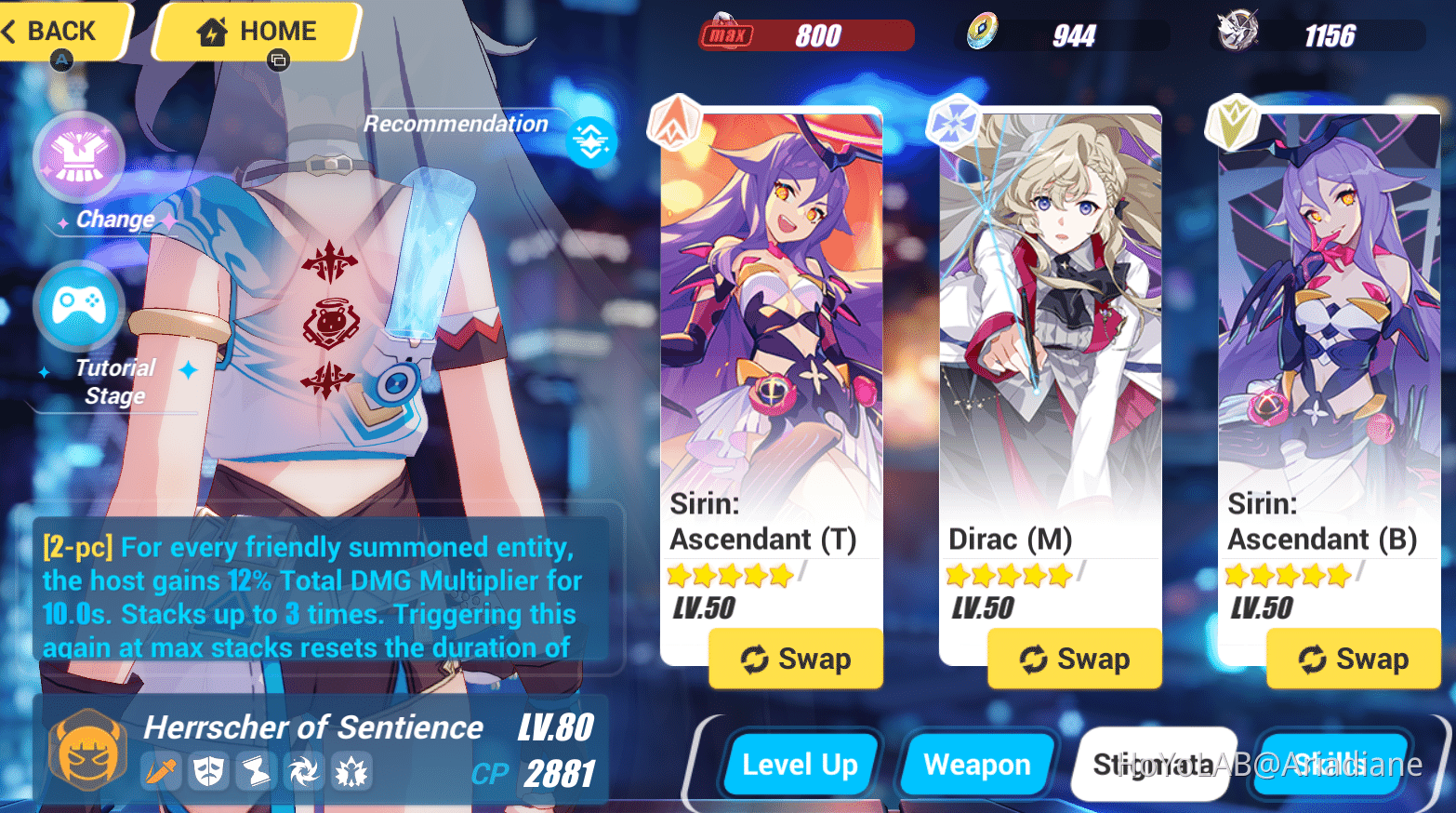Switch to the Level Up tab
The height and width of the screenshot is (813, 1456).
(x=801, y=765)
